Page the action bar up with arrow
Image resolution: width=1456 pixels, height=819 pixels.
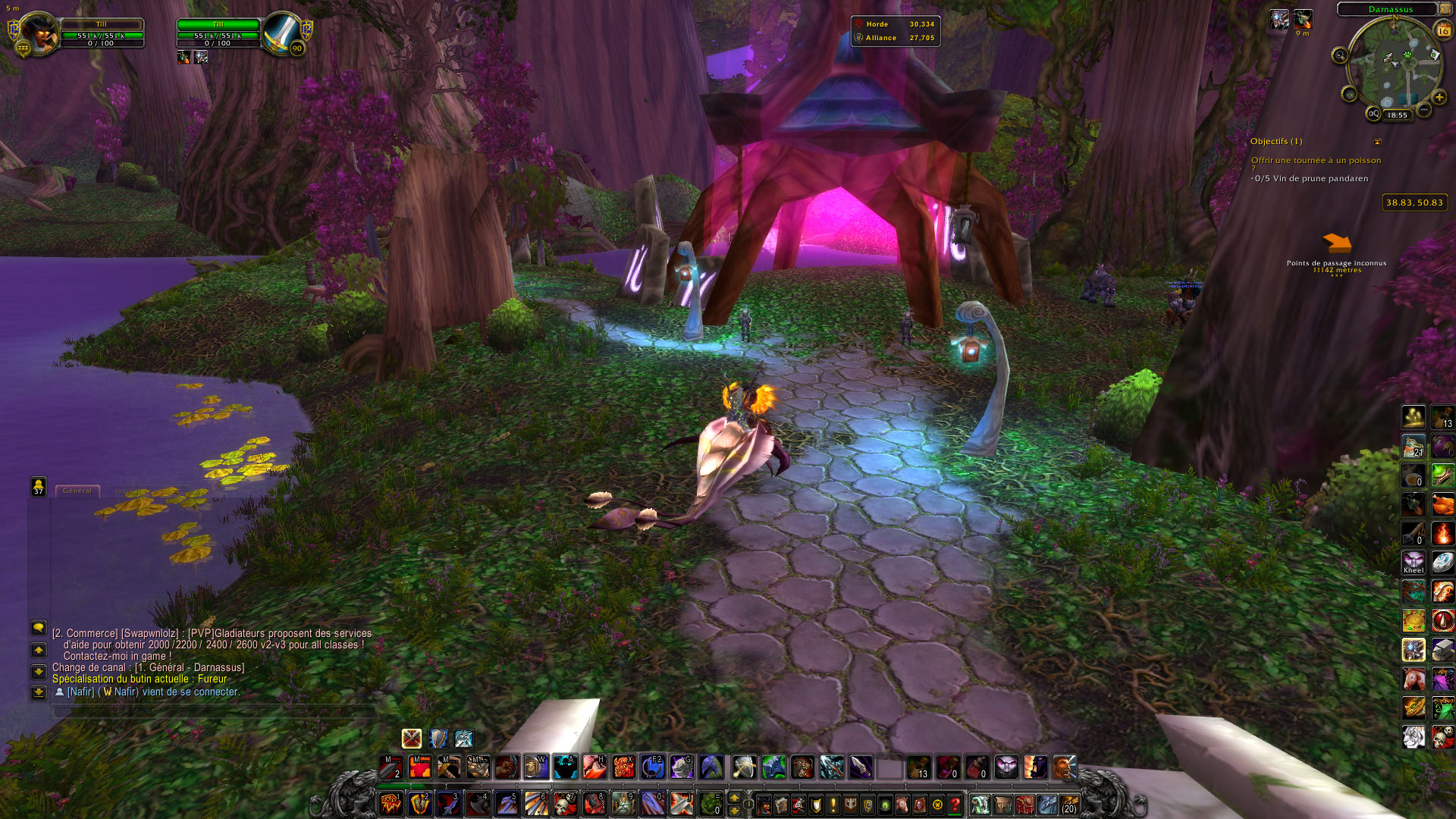pyautogui.click(x=734, y=798)
